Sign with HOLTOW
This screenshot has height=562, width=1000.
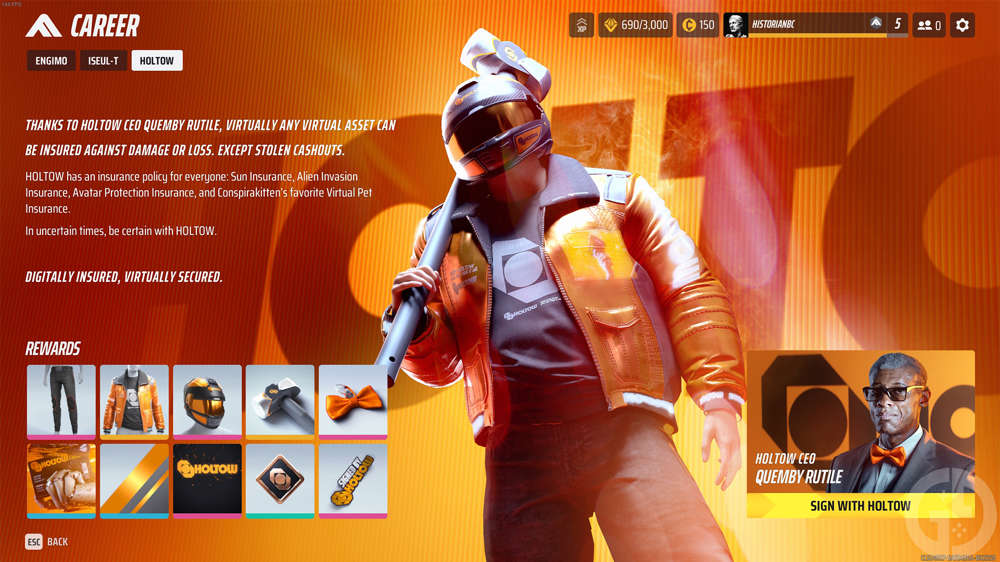pos(860,505)
